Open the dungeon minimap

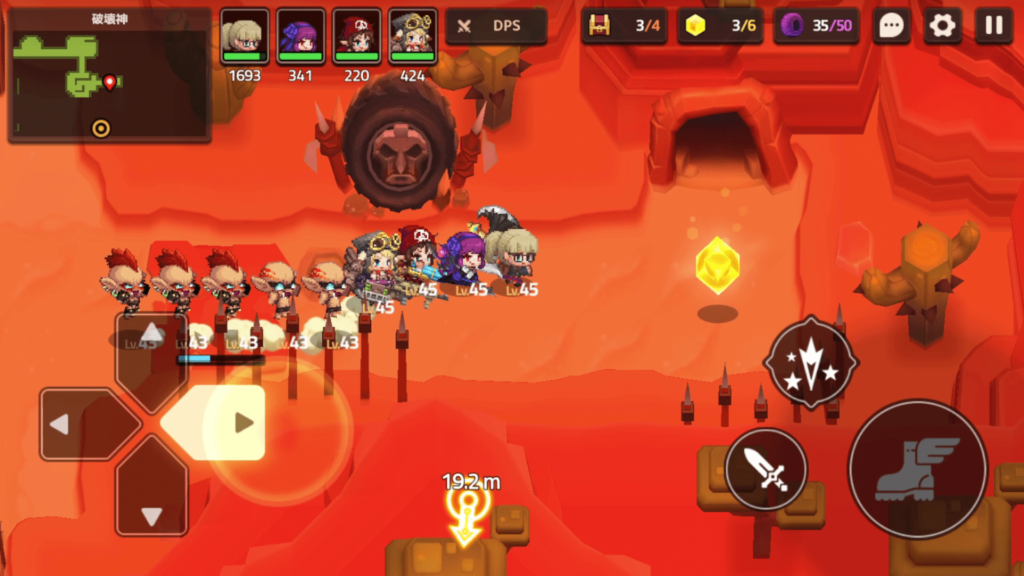click(108, 75)
